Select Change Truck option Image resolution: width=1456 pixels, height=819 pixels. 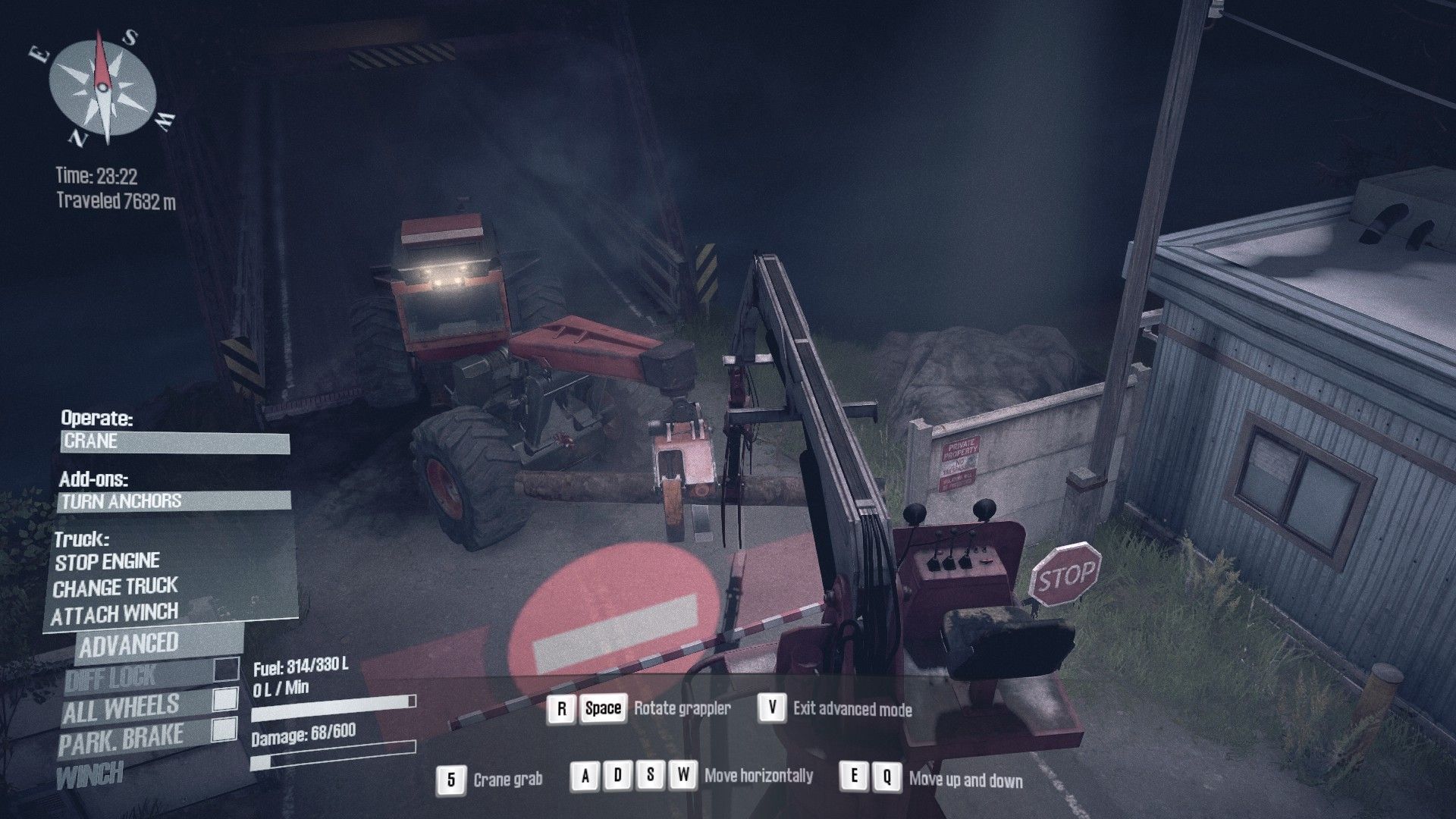[115, 588]
